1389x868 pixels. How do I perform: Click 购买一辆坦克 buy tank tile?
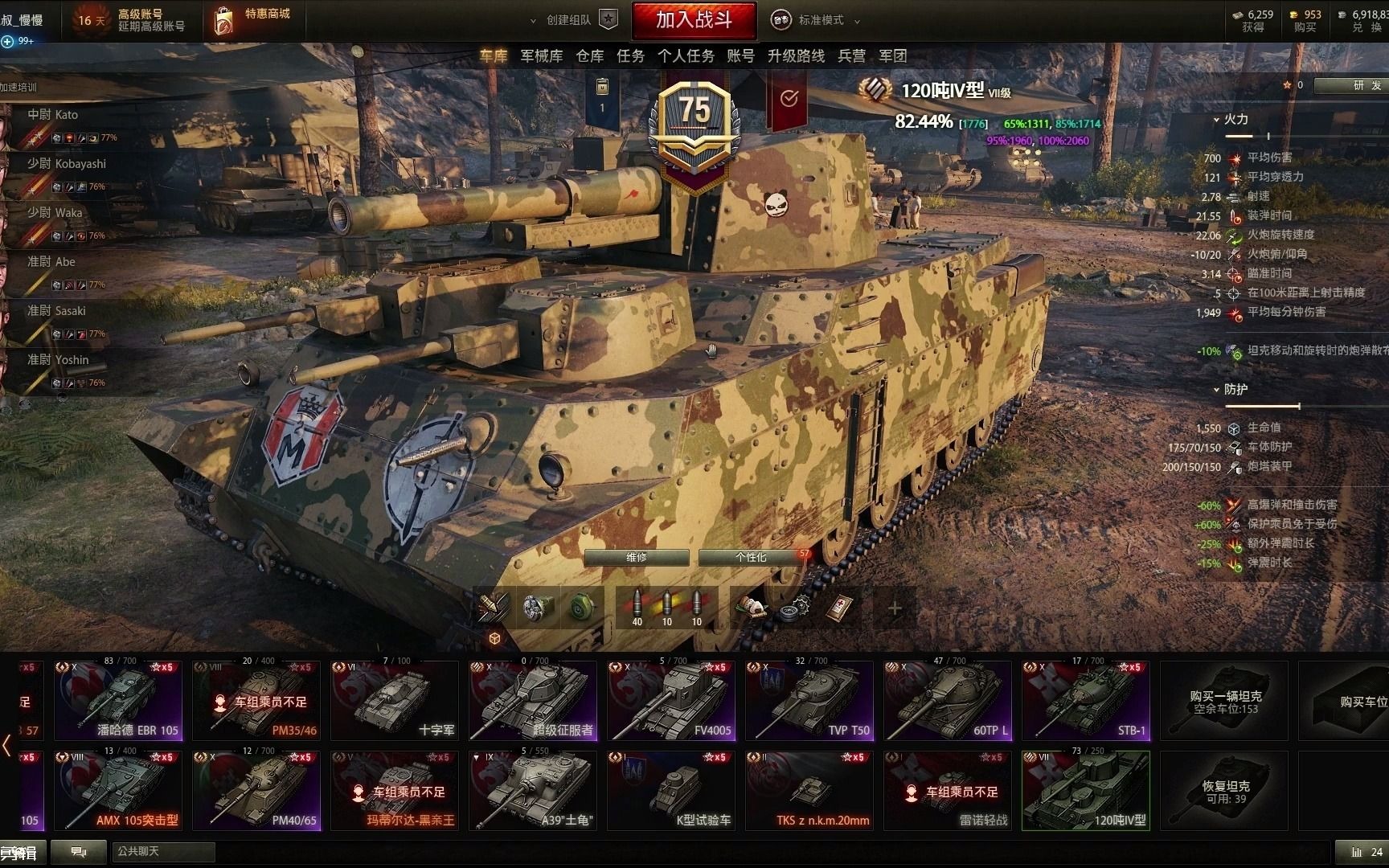1224,700
